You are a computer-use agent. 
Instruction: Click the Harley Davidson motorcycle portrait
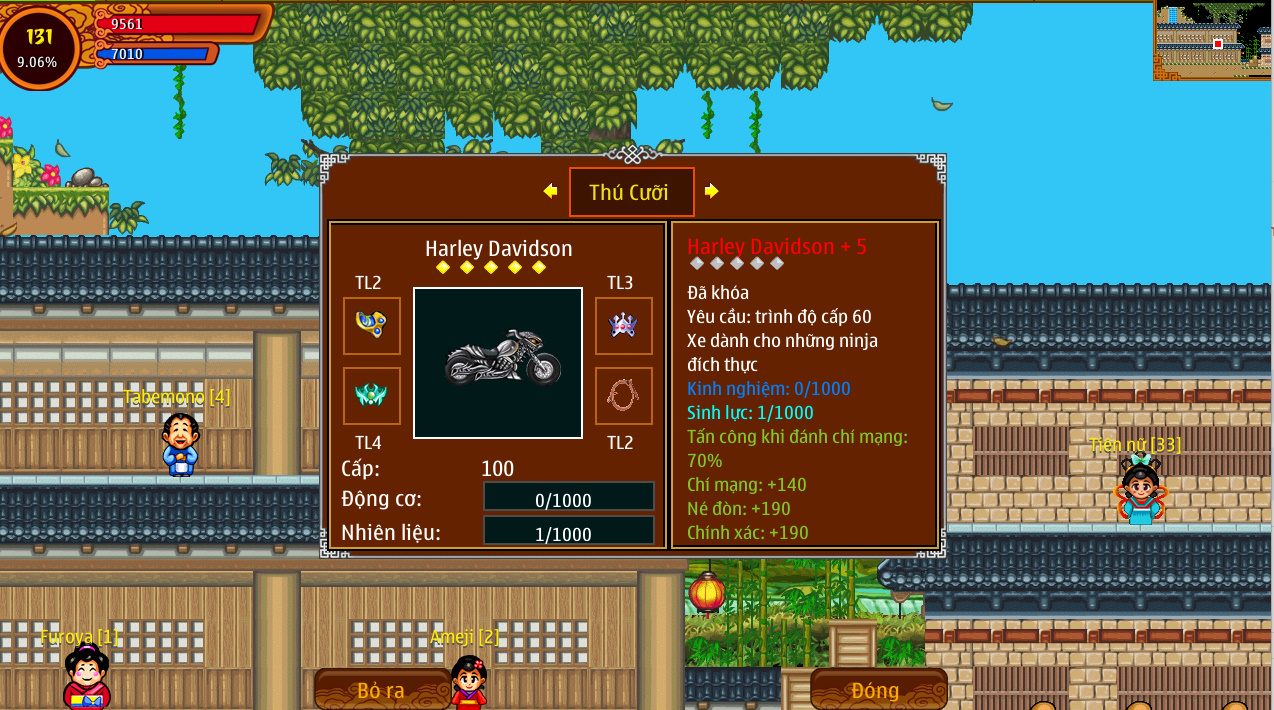pos(498,363)
